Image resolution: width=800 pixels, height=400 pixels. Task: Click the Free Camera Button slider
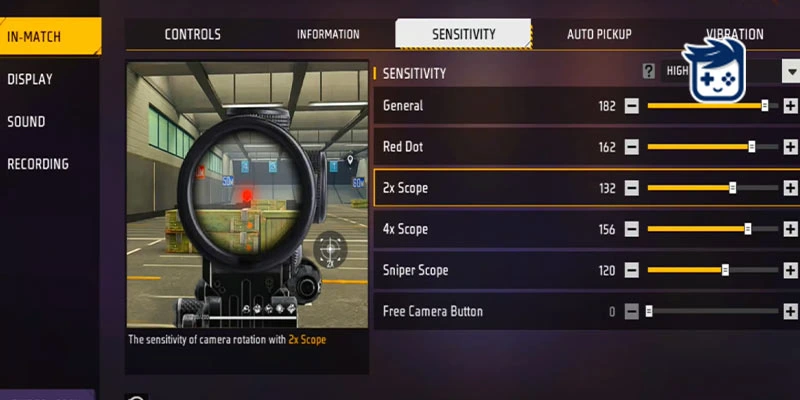(x=712, y=311)
